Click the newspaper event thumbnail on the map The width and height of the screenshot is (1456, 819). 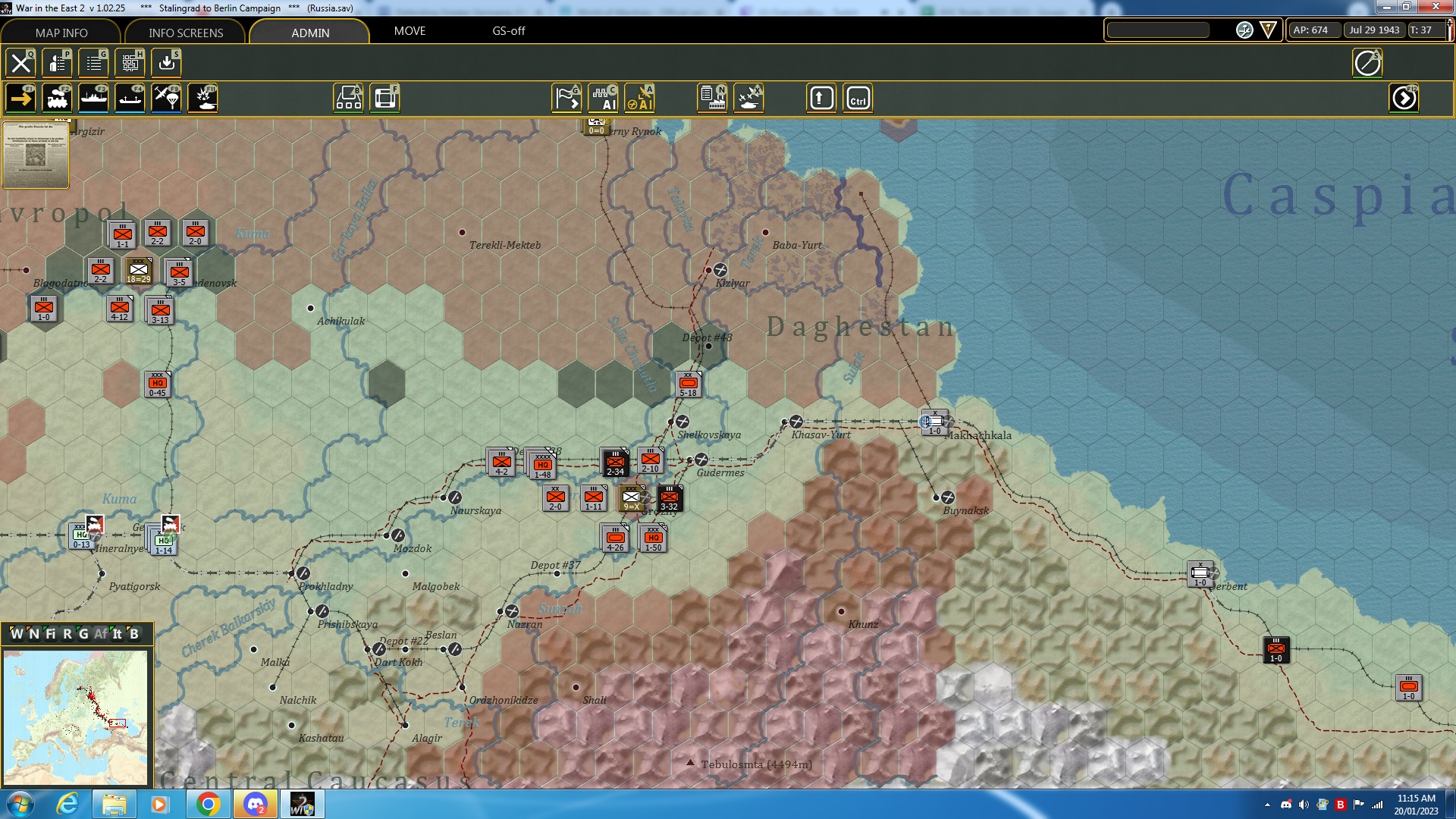34,155
